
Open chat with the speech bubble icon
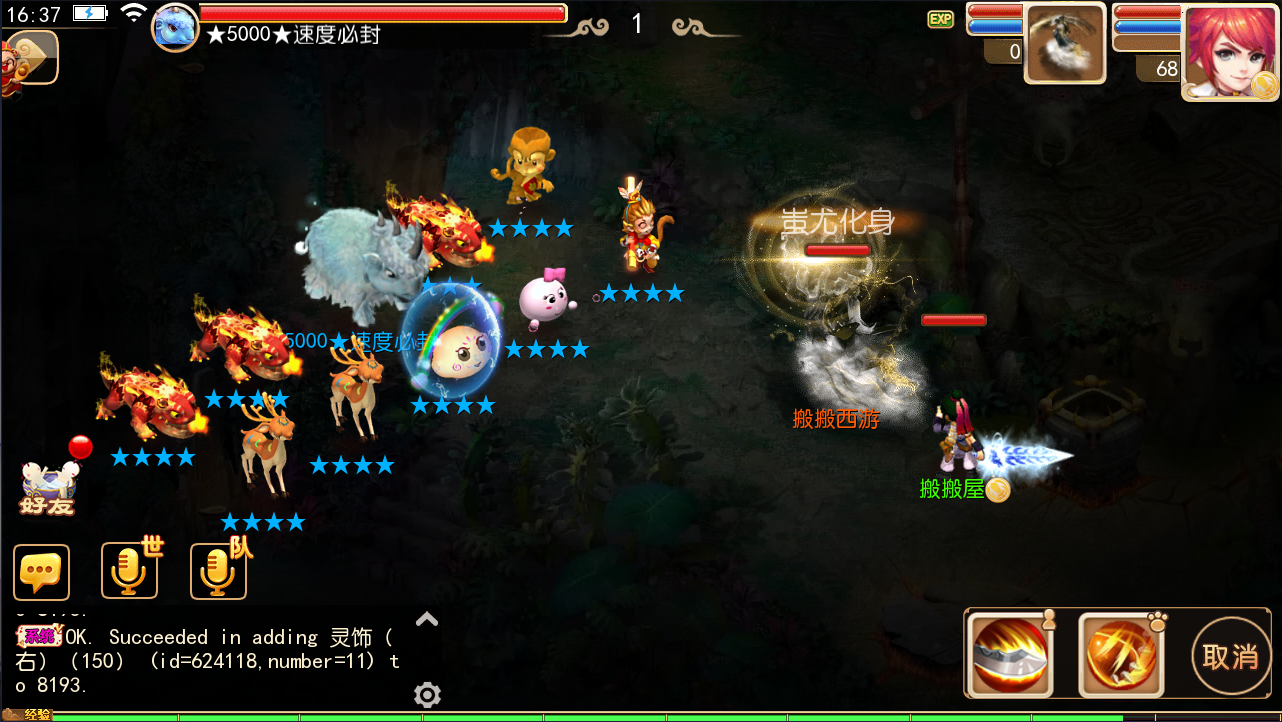[41, 572]
